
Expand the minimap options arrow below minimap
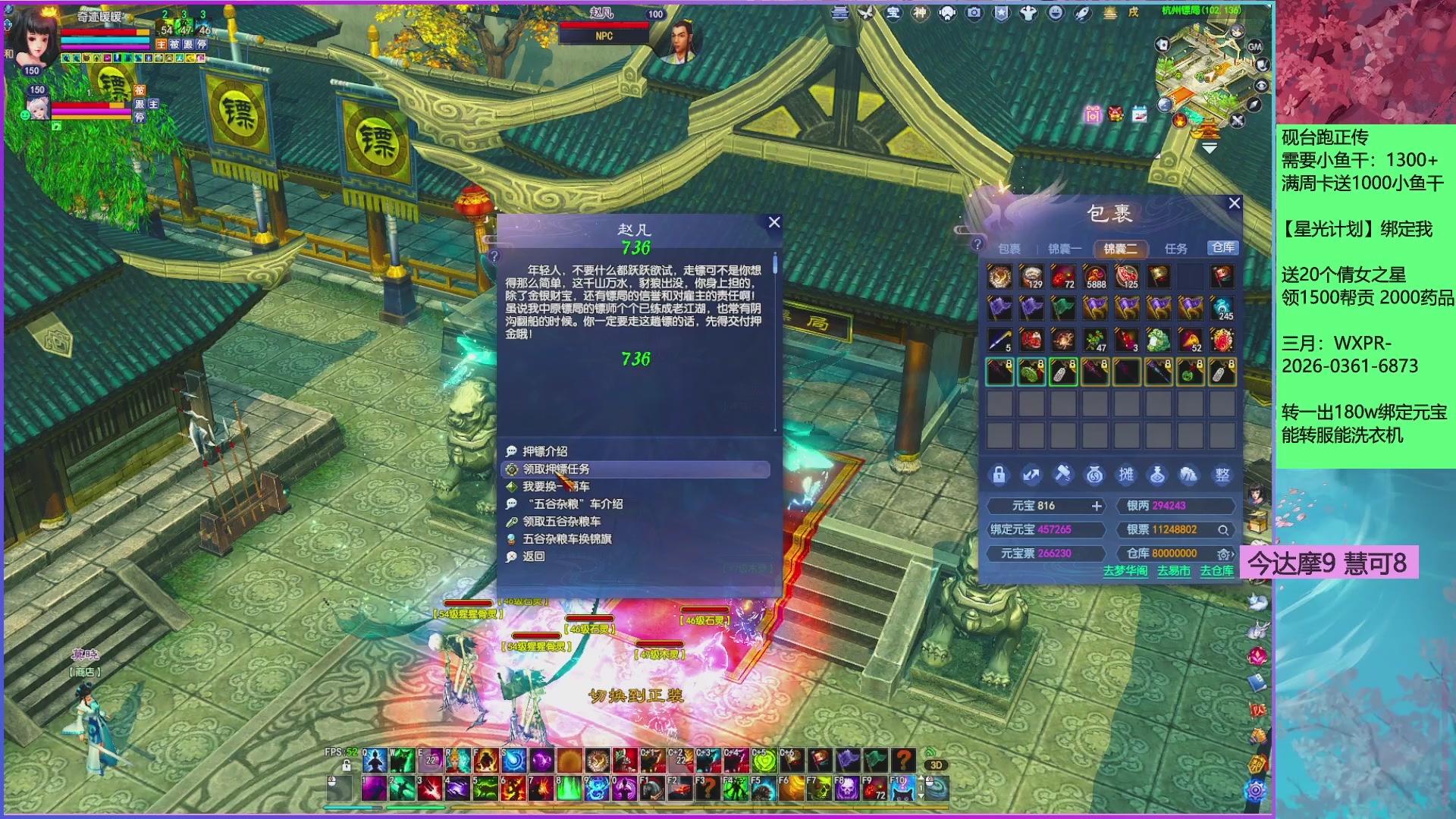(1208, 149)
